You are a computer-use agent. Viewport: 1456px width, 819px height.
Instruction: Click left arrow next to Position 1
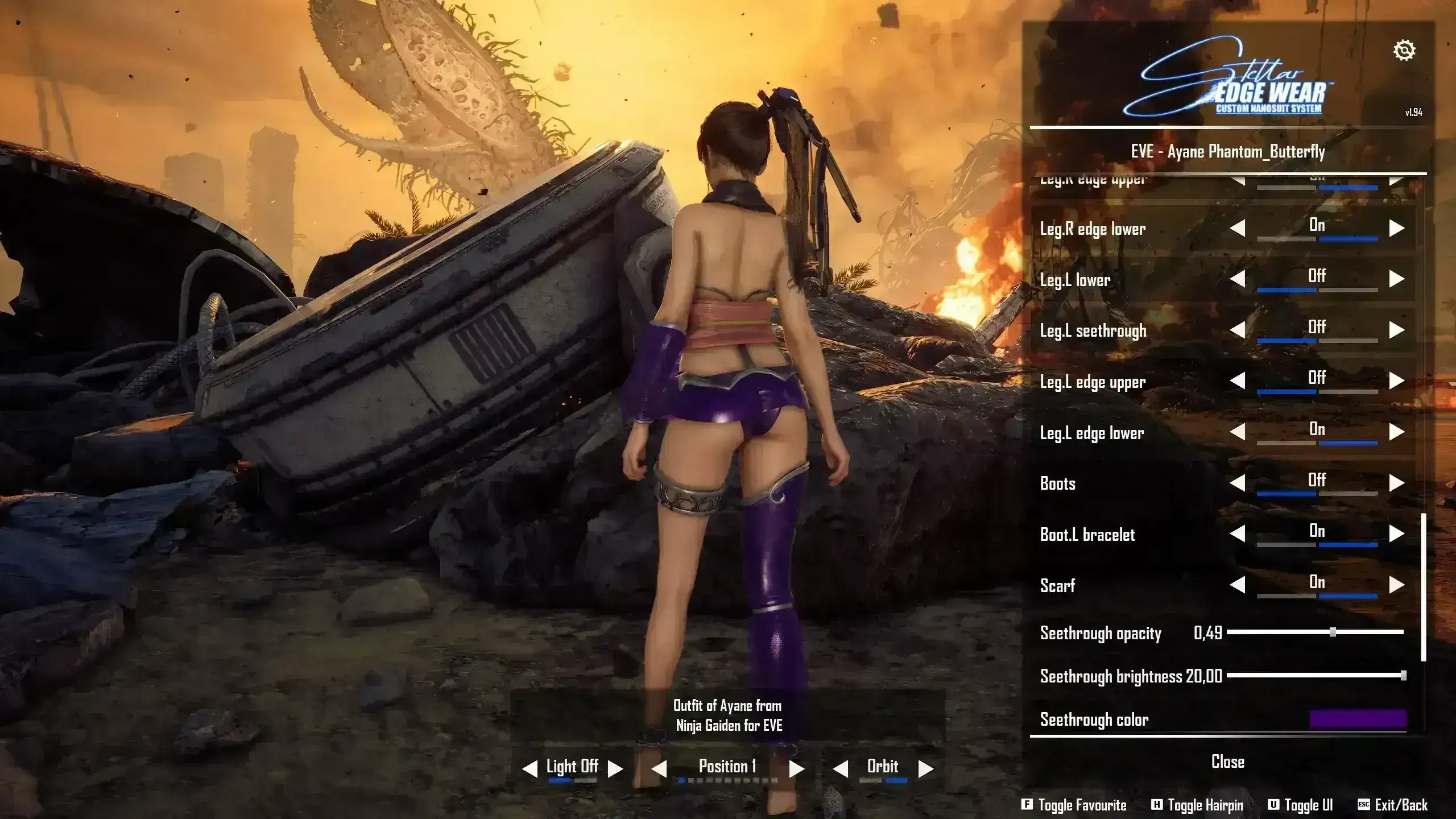point(659,769)
